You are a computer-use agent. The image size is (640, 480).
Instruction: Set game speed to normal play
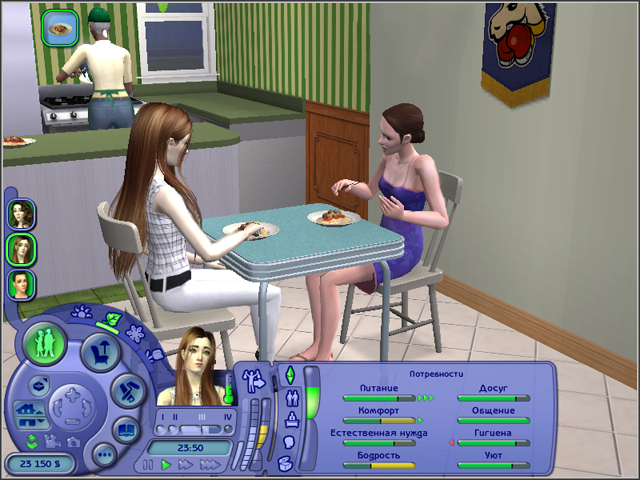166,465
